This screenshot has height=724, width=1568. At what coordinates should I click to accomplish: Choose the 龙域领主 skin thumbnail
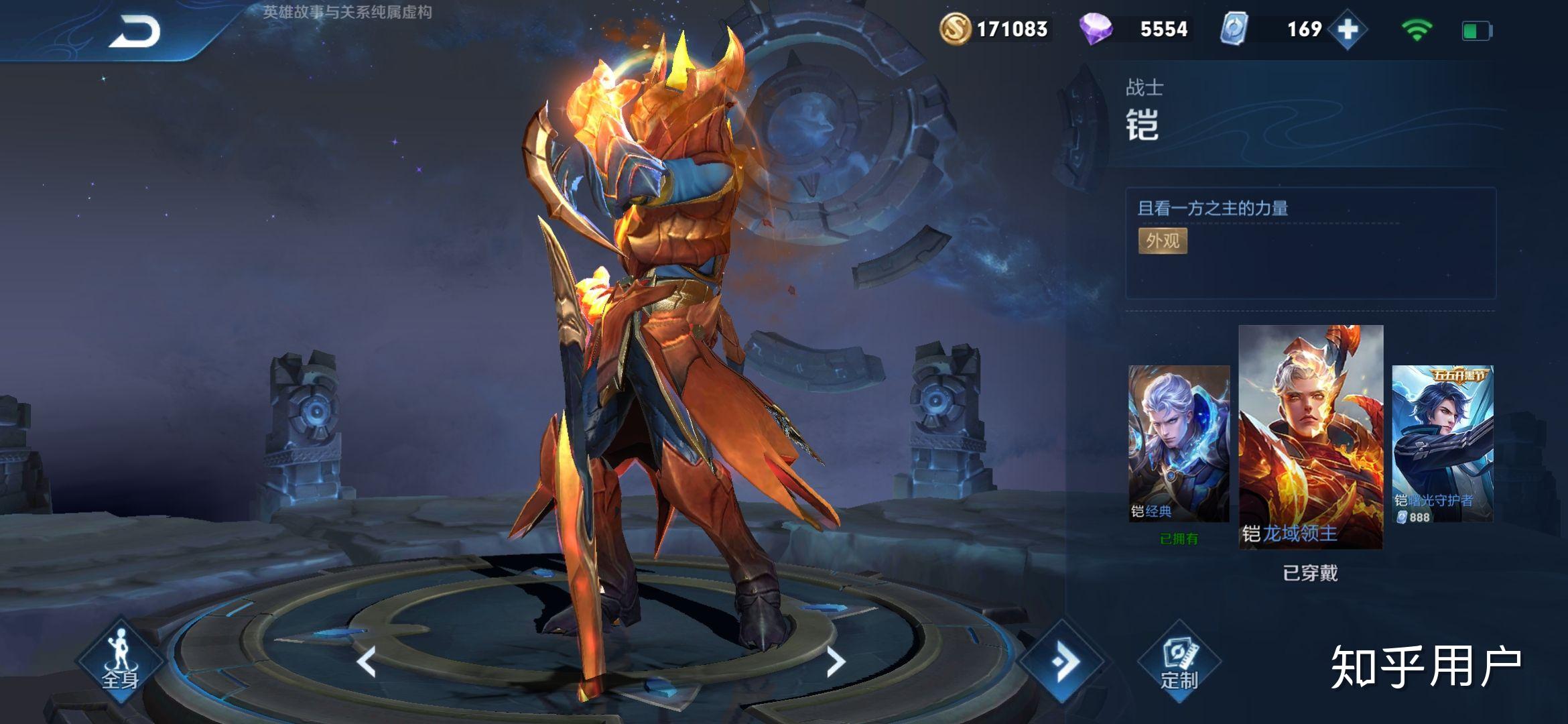[x=1311, y=437]
